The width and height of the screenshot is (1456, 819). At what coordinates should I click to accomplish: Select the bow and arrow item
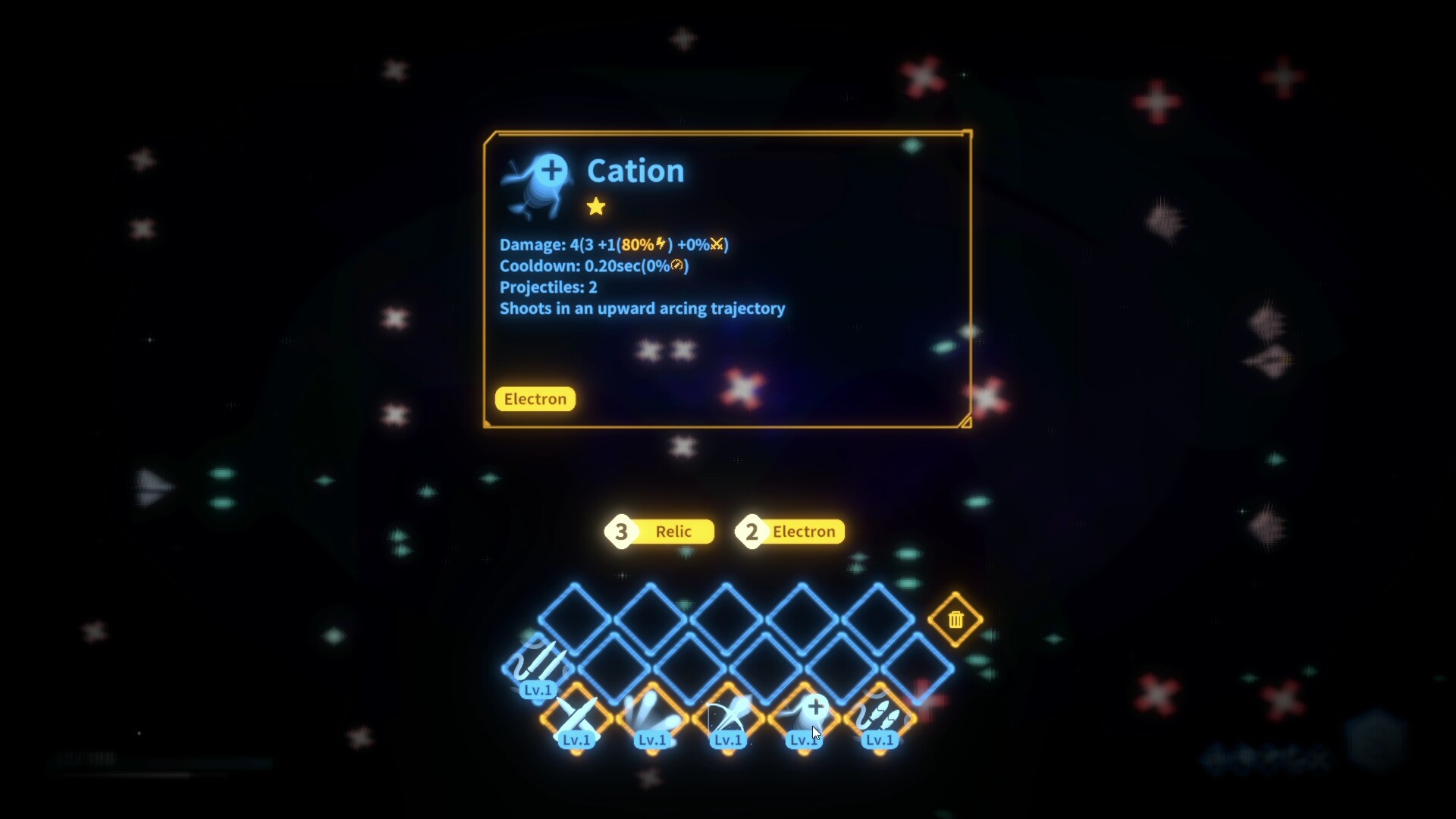(727, 717)
